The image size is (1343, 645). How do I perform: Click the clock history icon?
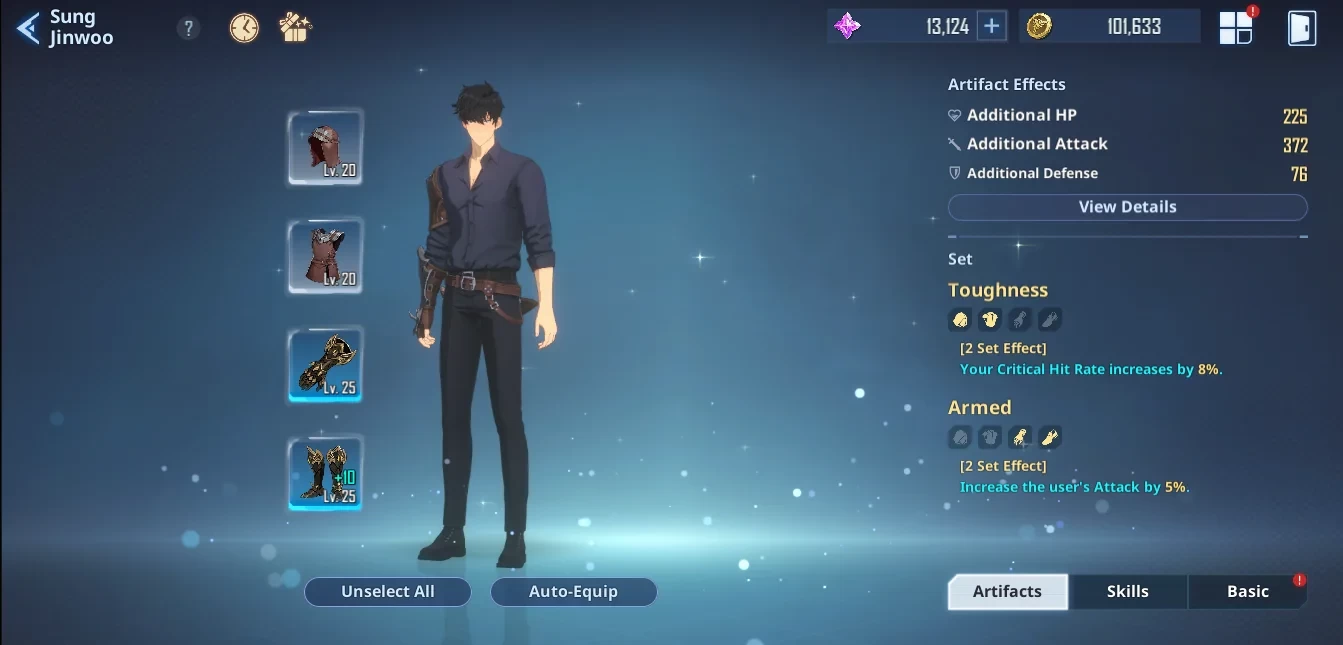[x=244, y=28]
